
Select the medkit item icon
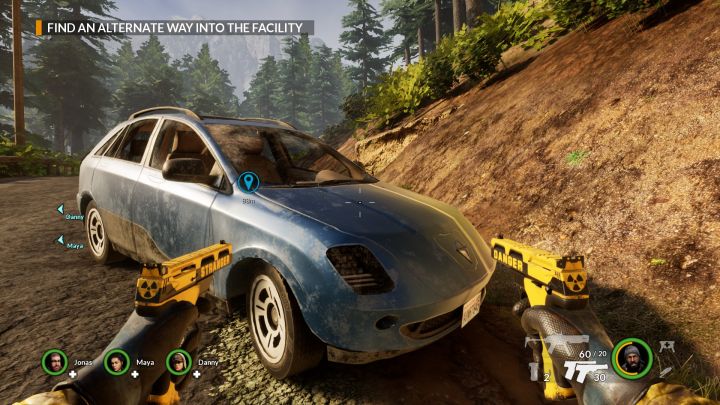[666, 346]
